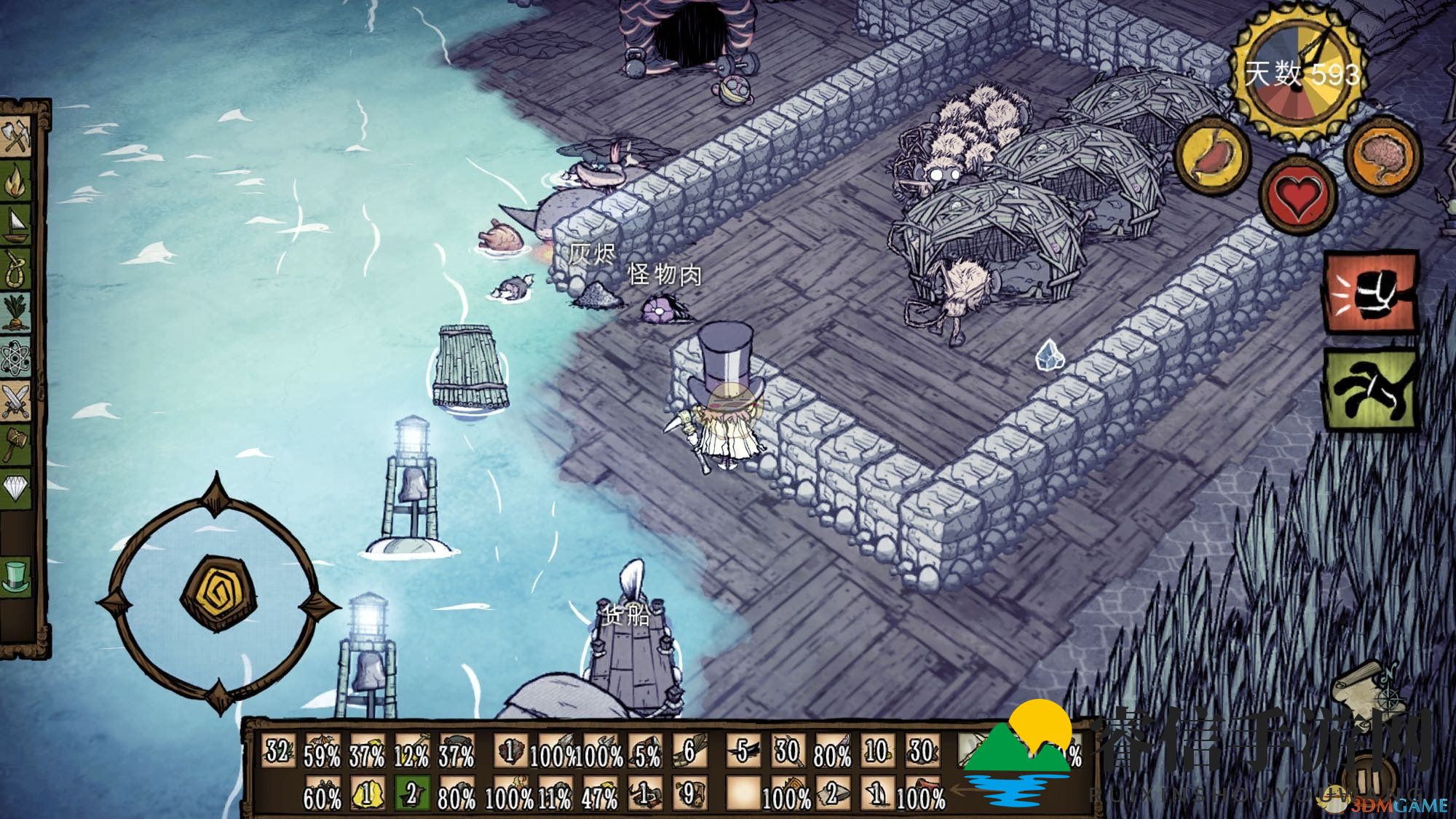This screenshot has height=819, width=1456.
Task: Tap the virtual joystick center knob
Action: (x=217, y=593)
